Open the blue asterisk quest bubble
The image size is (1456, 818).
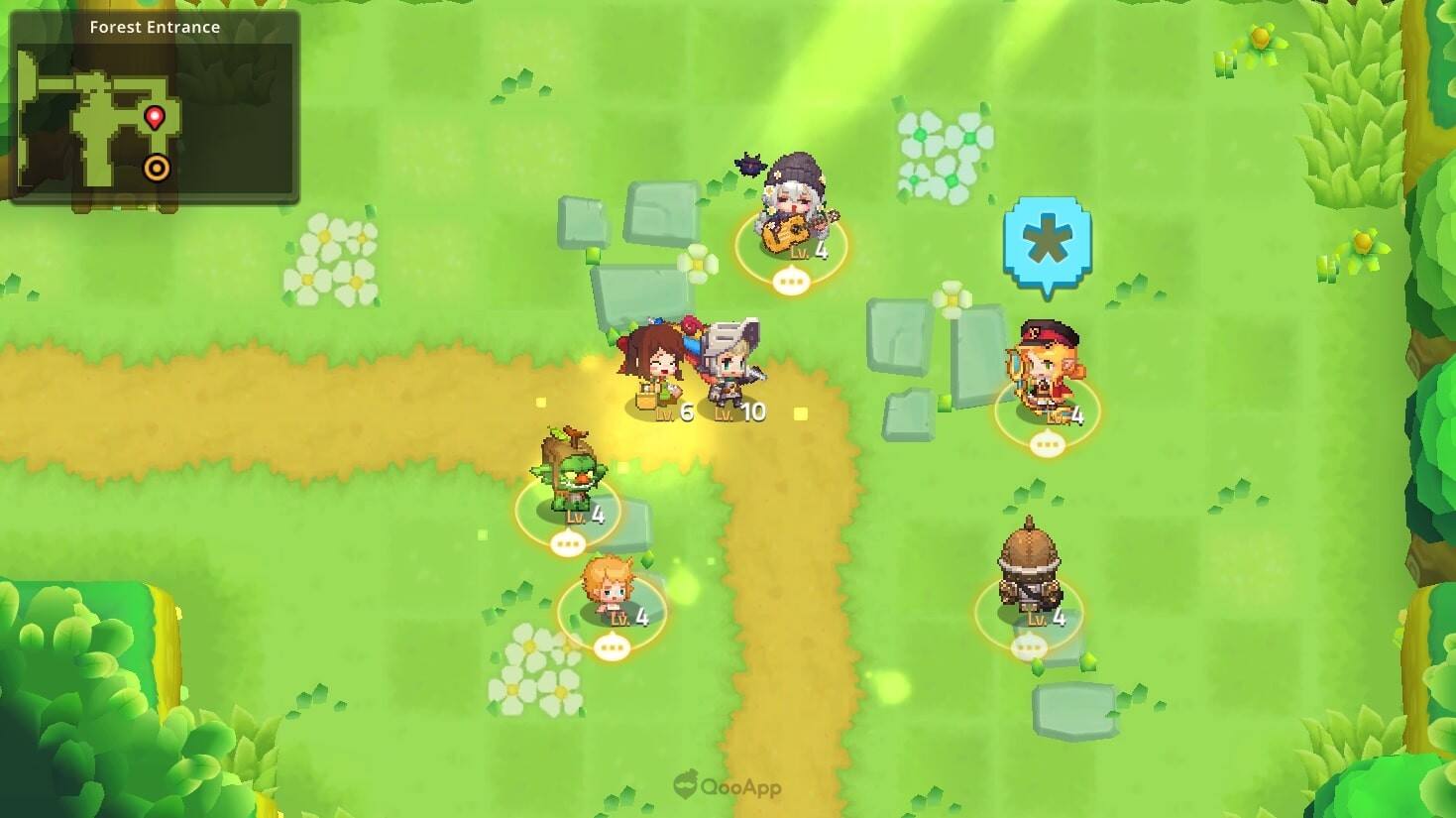coord(1049,240)
